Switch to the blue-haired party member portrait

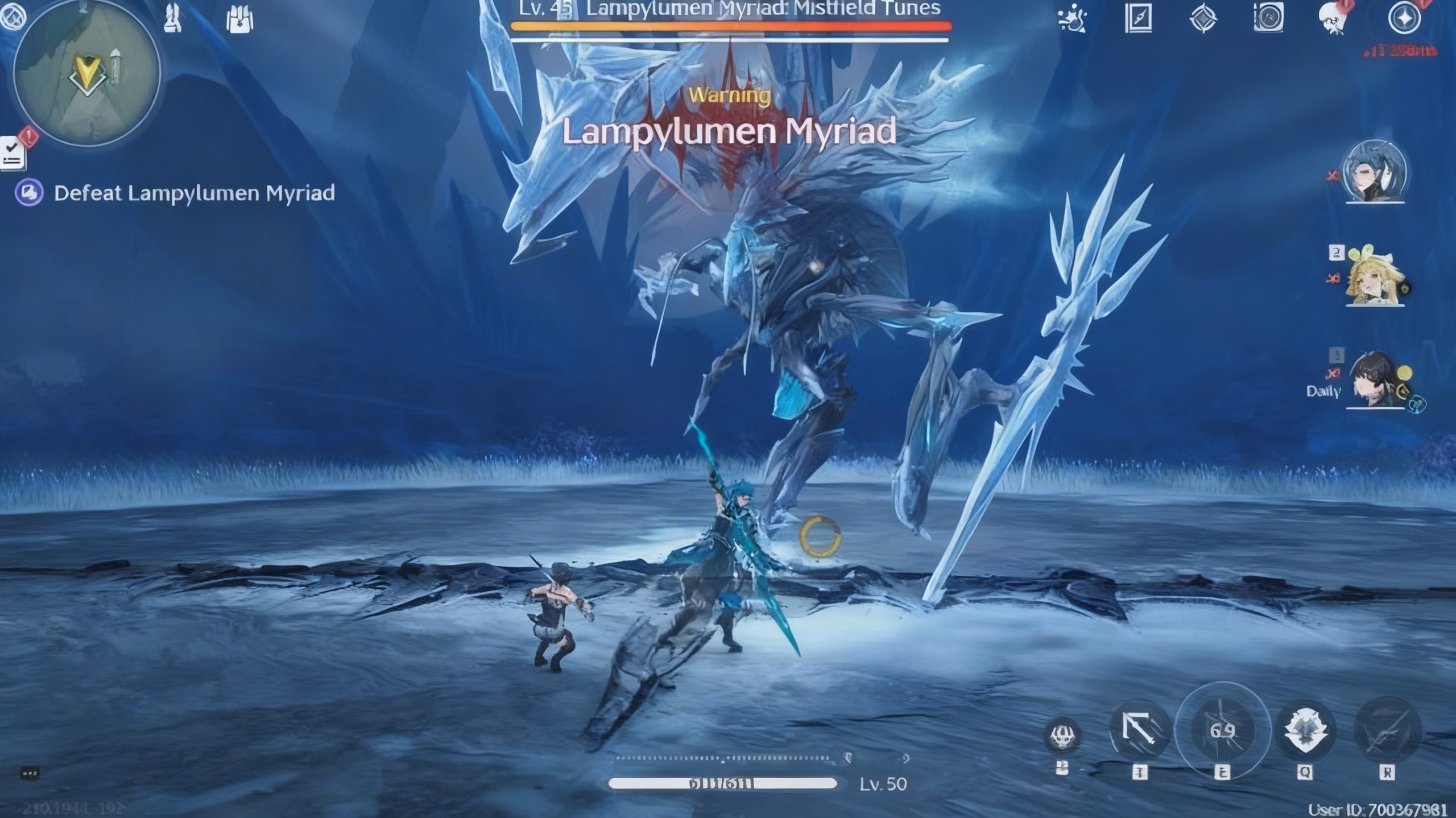coord(1374,172)
